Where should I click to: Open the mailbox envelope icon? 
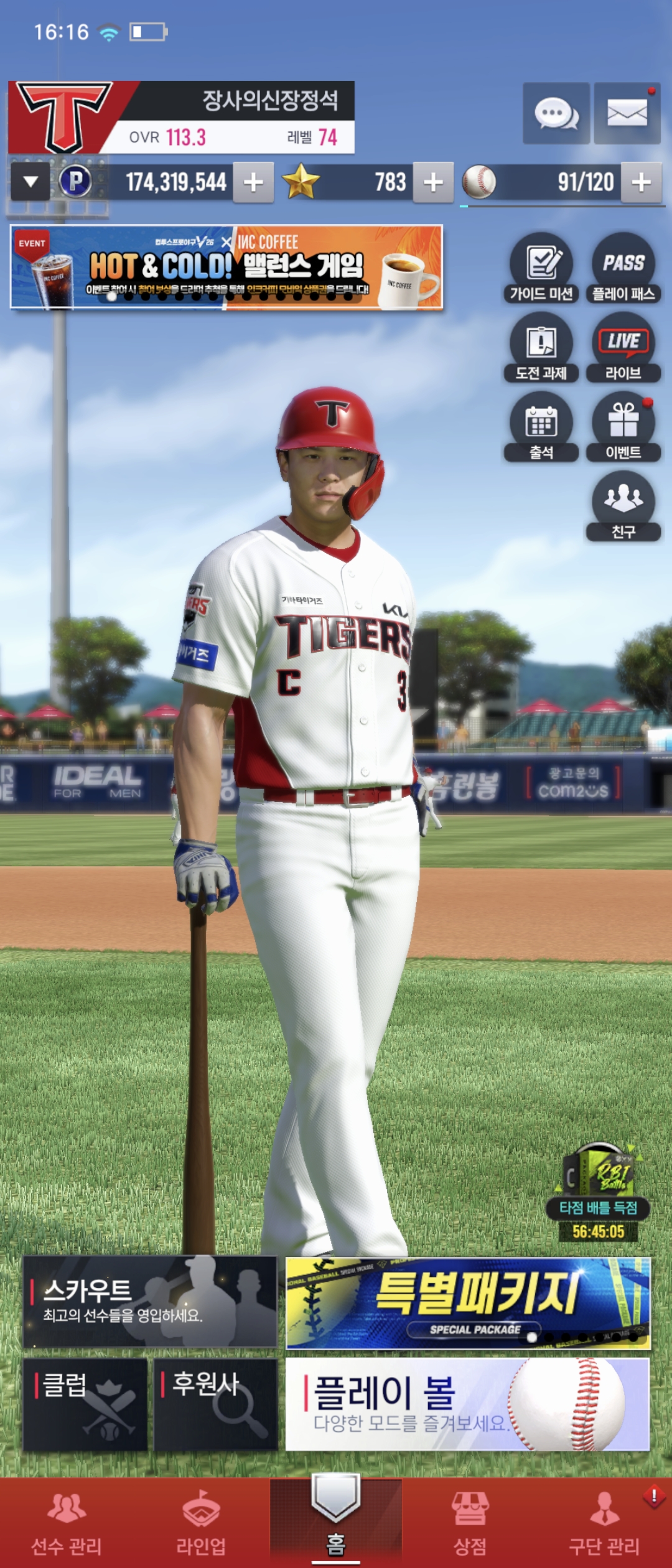627,114
